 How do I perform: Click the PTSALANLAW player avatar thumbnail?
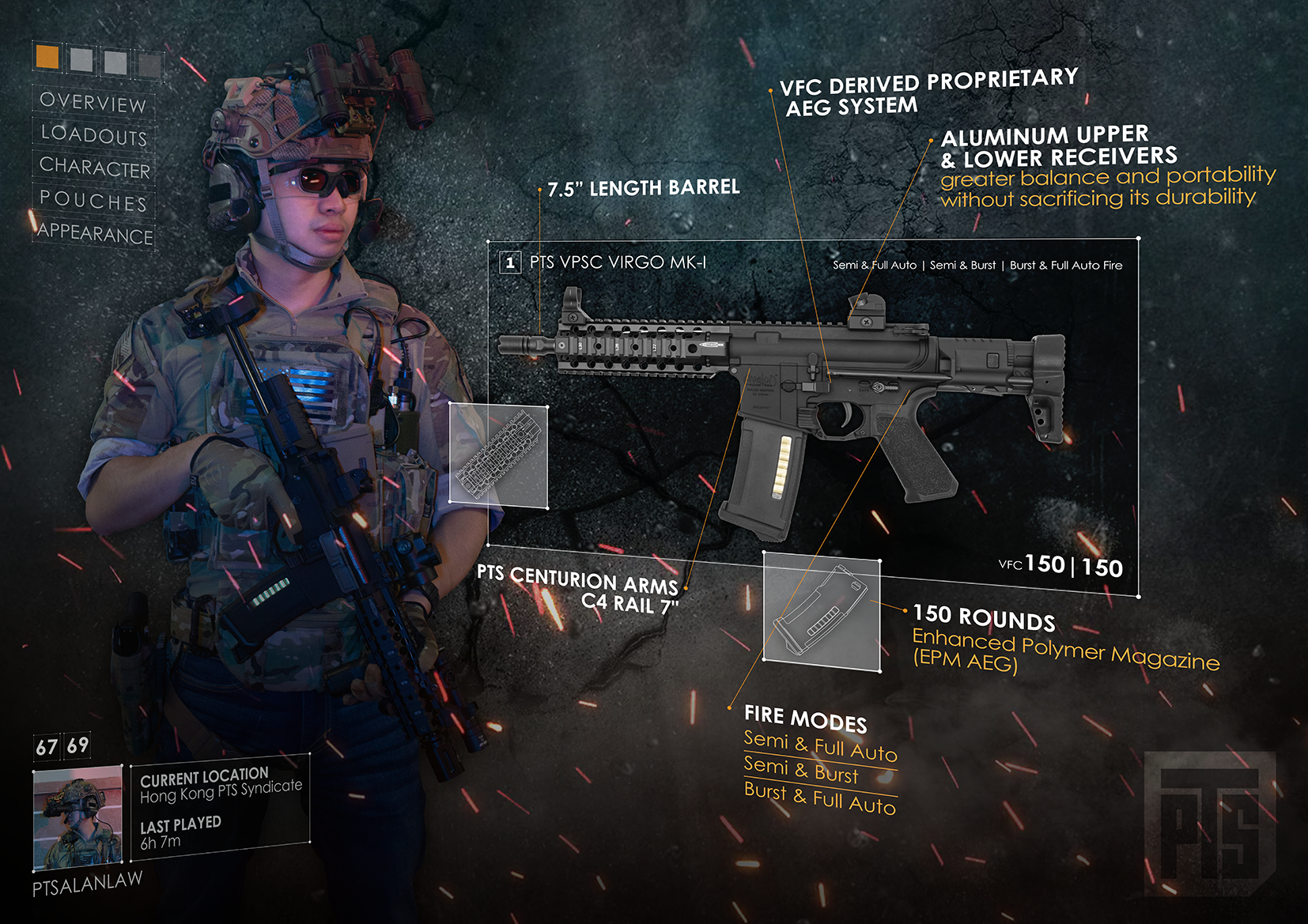[77, 817]
